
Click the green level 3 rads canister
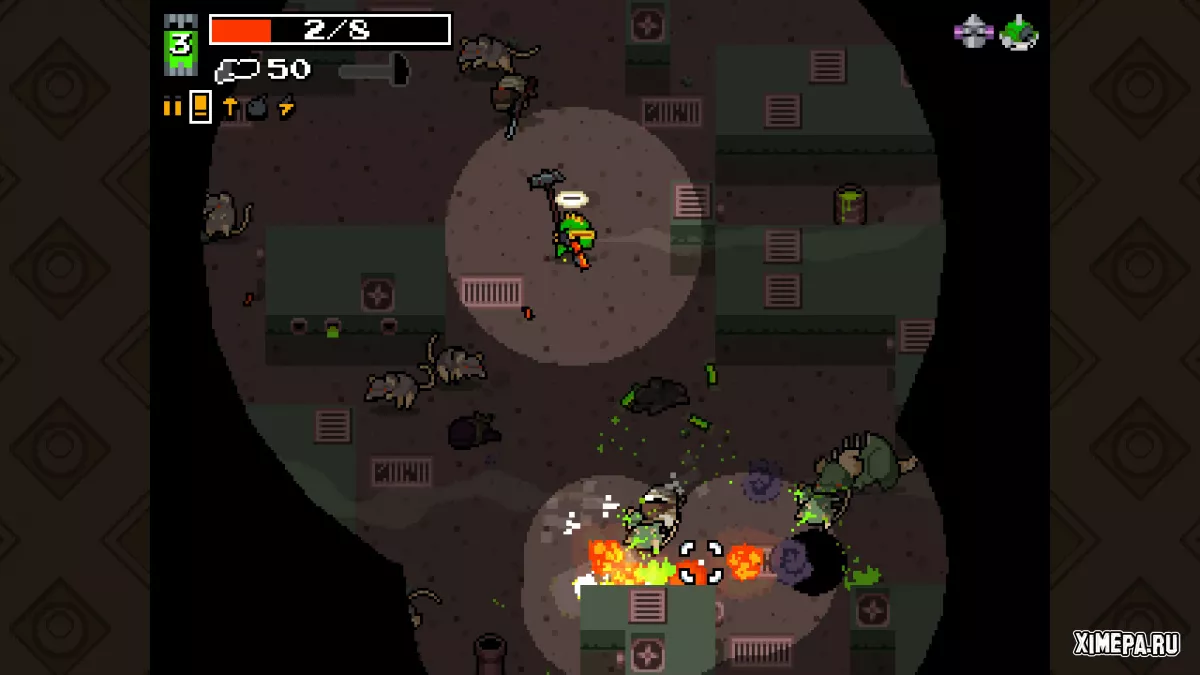pyautogui.click(x=181, y=45)
